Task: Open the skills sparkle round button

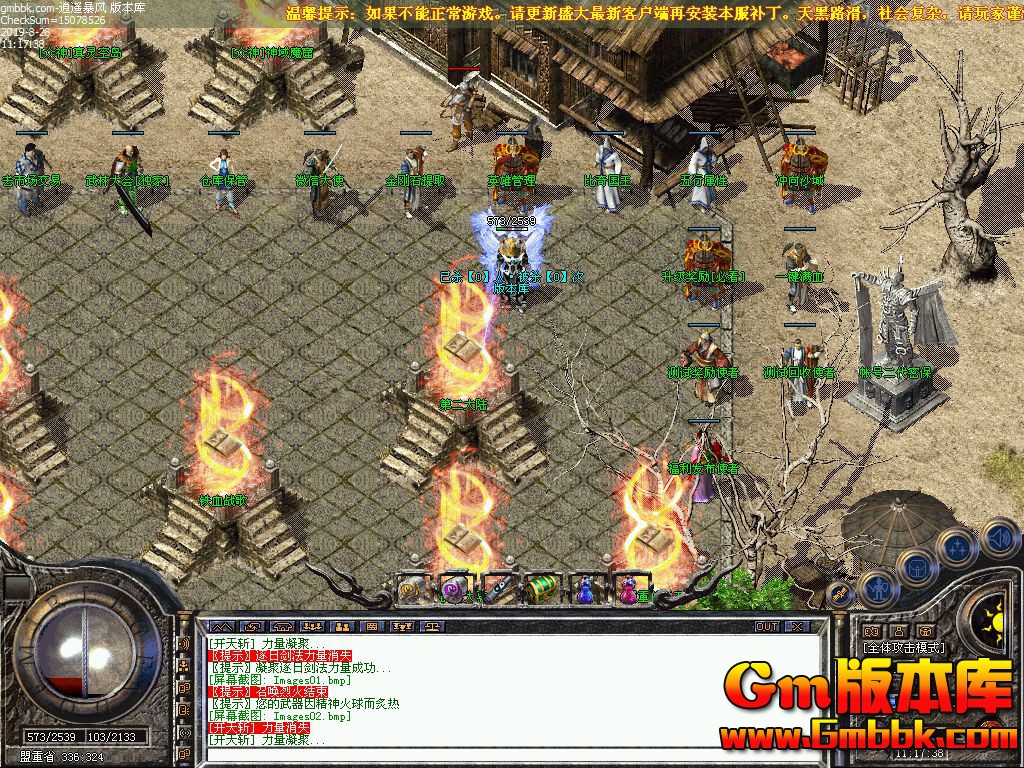Action: [958, 548]
